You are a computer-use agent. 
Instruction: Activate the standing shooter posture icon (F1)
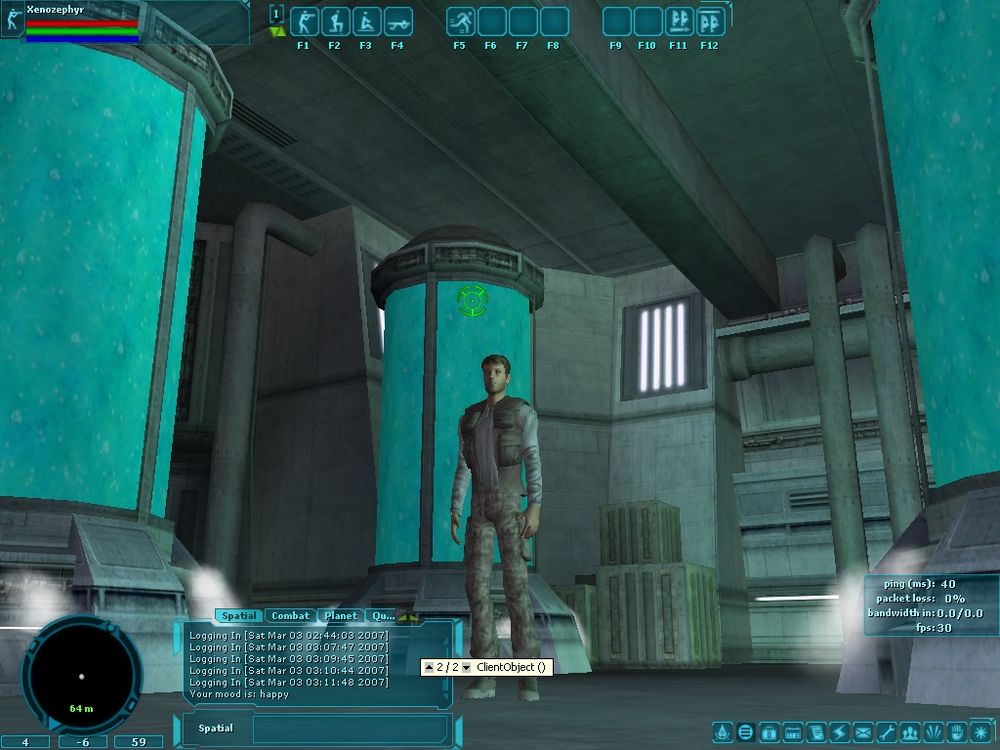[x=303, y=22]
